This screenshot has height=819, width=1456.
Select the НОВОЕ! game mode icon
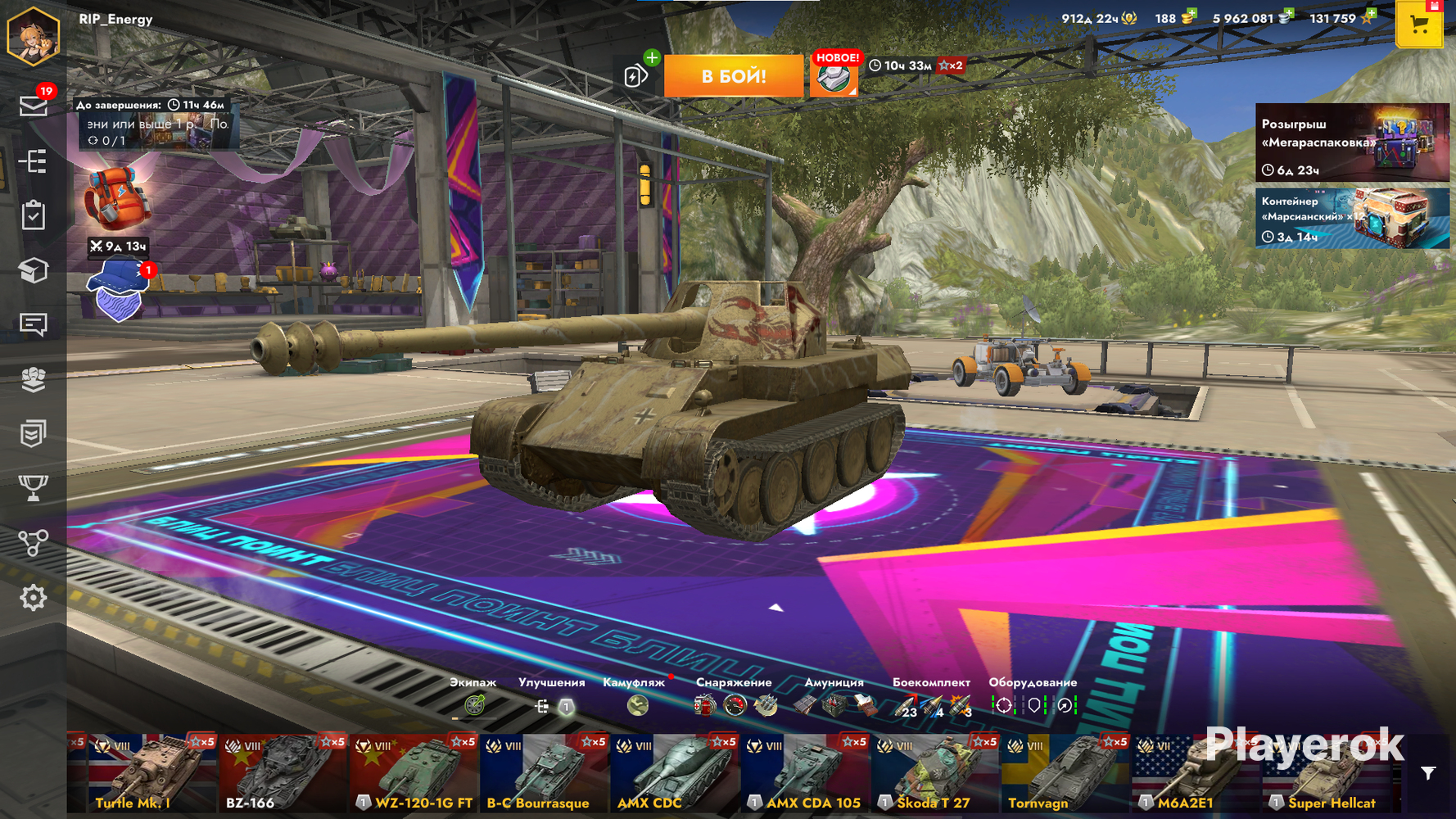coord(834,77)
